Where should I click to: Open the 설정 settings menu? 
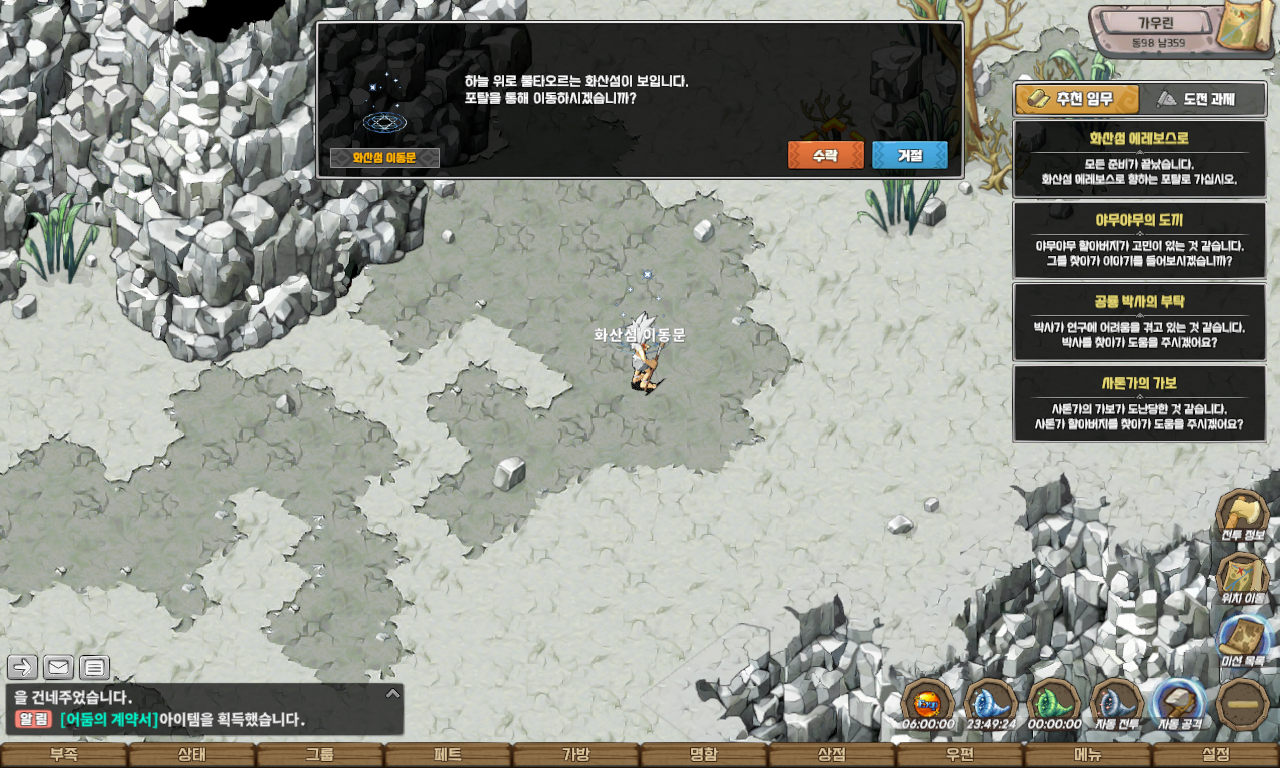pyautogui.click(x=1216, y=755)
